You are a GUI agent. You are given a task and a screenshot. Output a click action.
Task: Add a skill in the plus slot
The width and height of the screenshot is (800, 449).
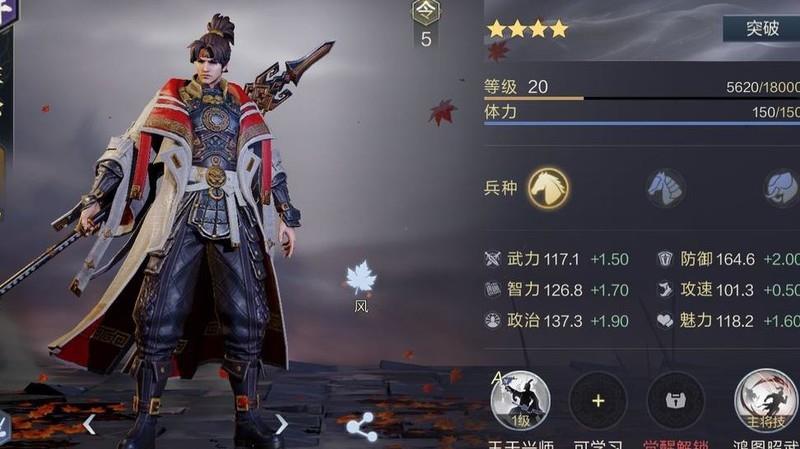click(x=598, y=401)
